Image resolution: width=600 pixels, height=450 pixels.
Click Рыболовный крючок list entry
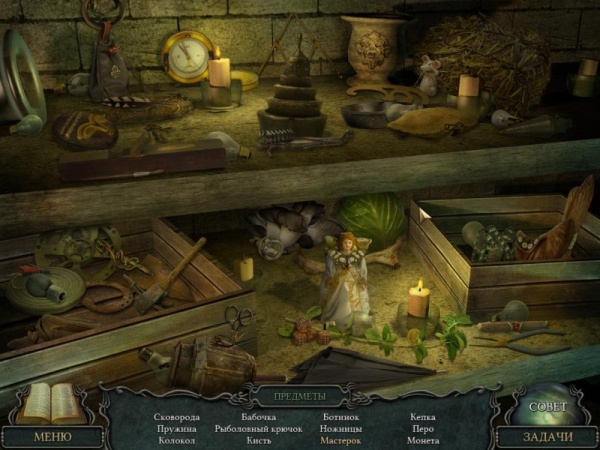pyautogui.click(x=257, y=428)
